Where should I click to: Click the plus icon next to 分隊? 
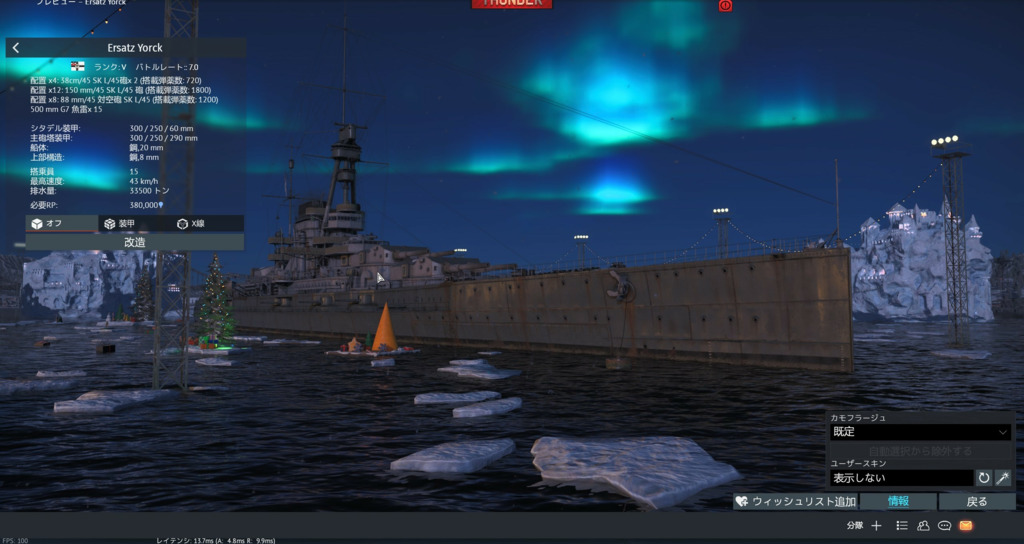[x=876, y=525]
